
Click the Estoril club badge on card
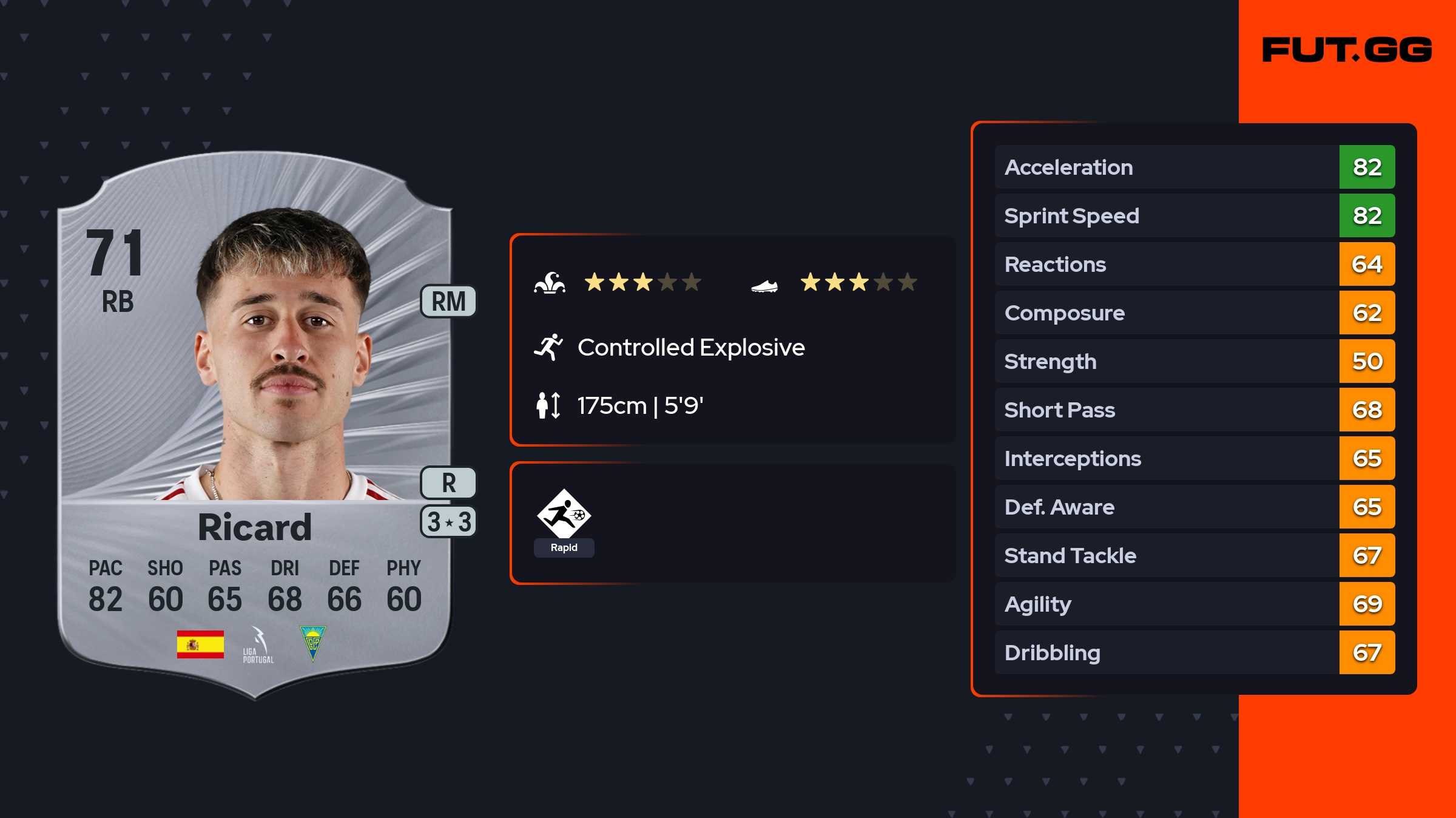click(x=313, y=643)
